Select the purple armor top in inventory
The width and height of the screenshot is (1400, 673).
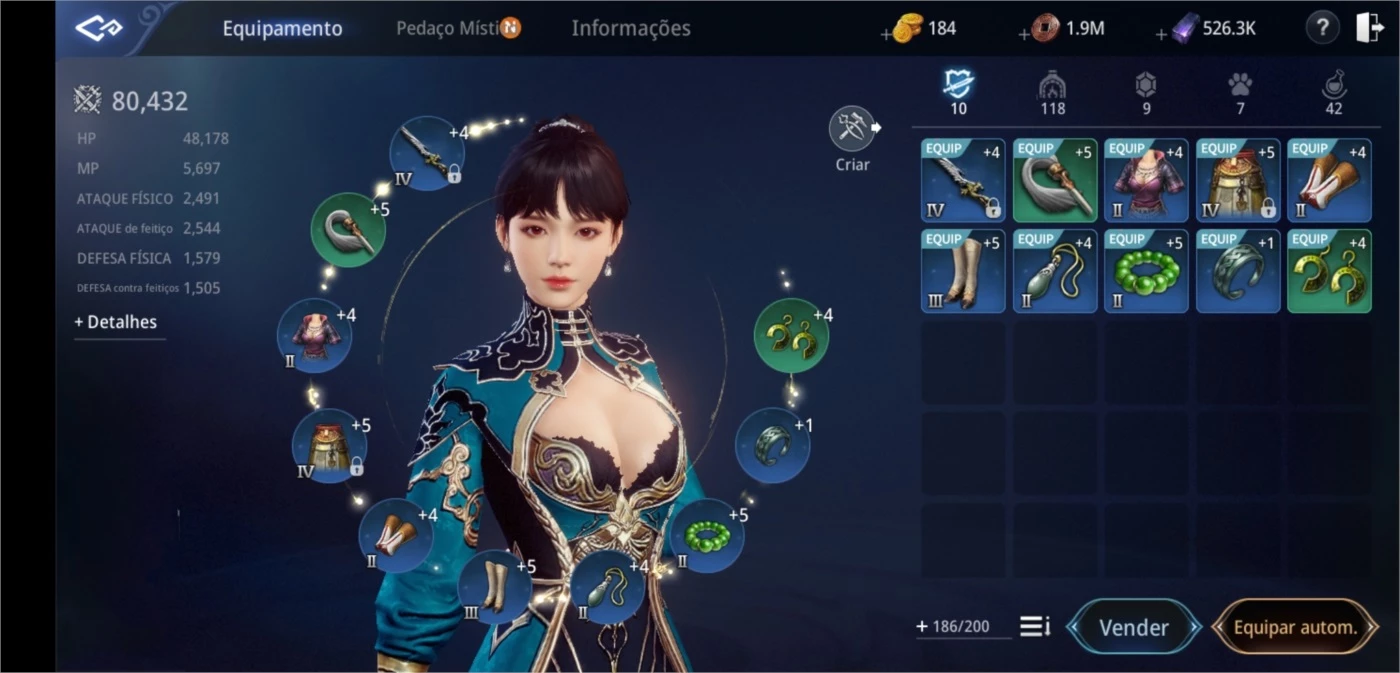[x=1146, y=181]
